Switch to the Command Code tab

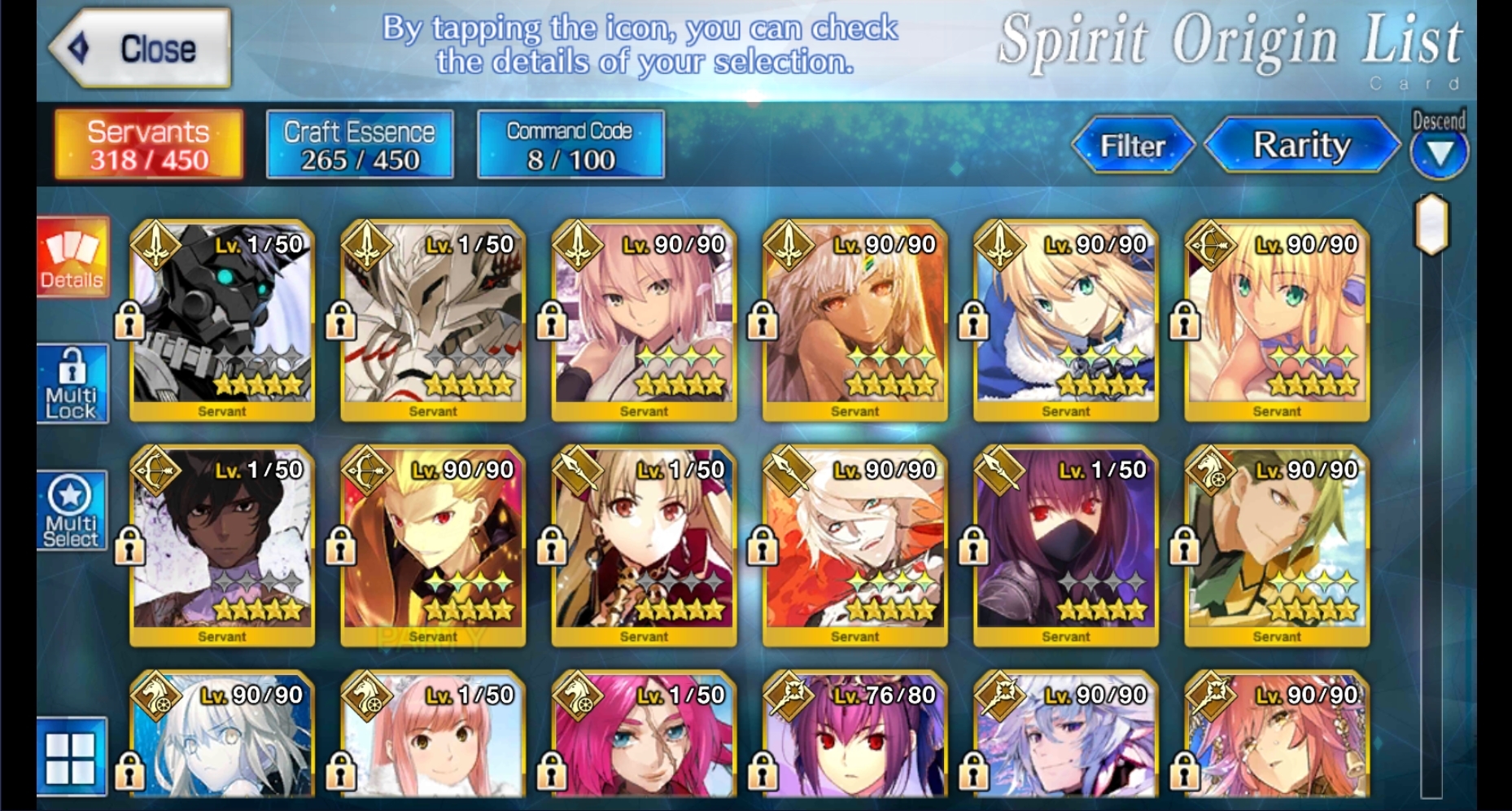(x=570, y=145)
